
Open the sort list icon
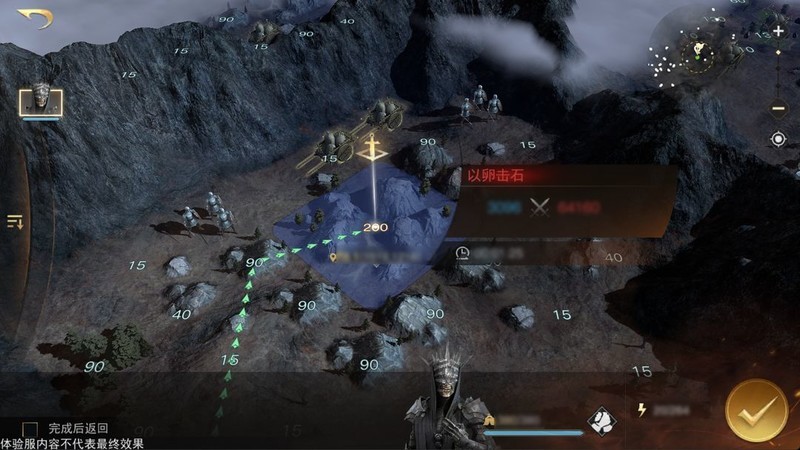point(15,221)
